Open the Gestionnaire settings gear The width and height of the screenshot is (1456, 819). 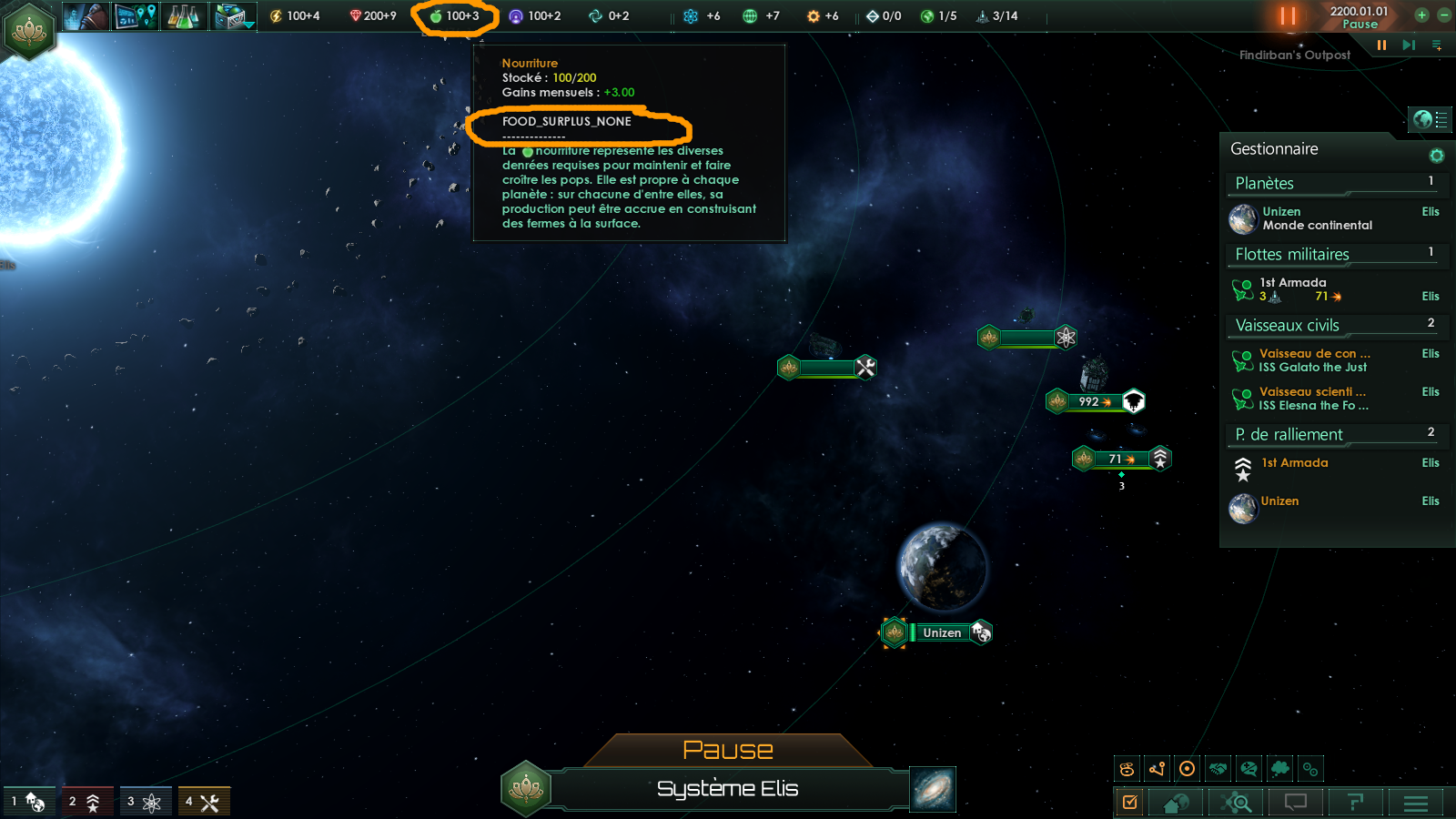(1437, 156)
